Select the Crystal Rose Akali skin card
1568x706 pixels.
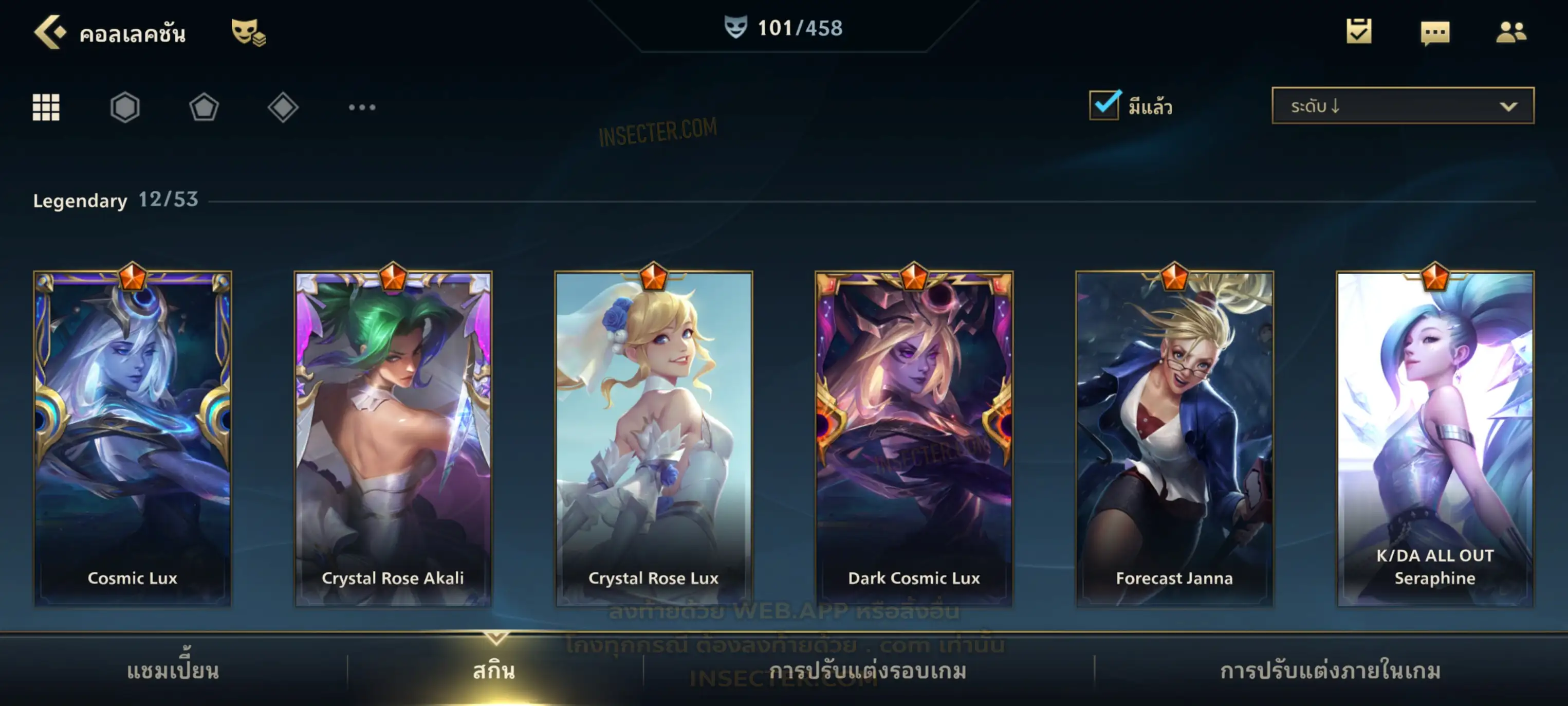coord(393,439)
